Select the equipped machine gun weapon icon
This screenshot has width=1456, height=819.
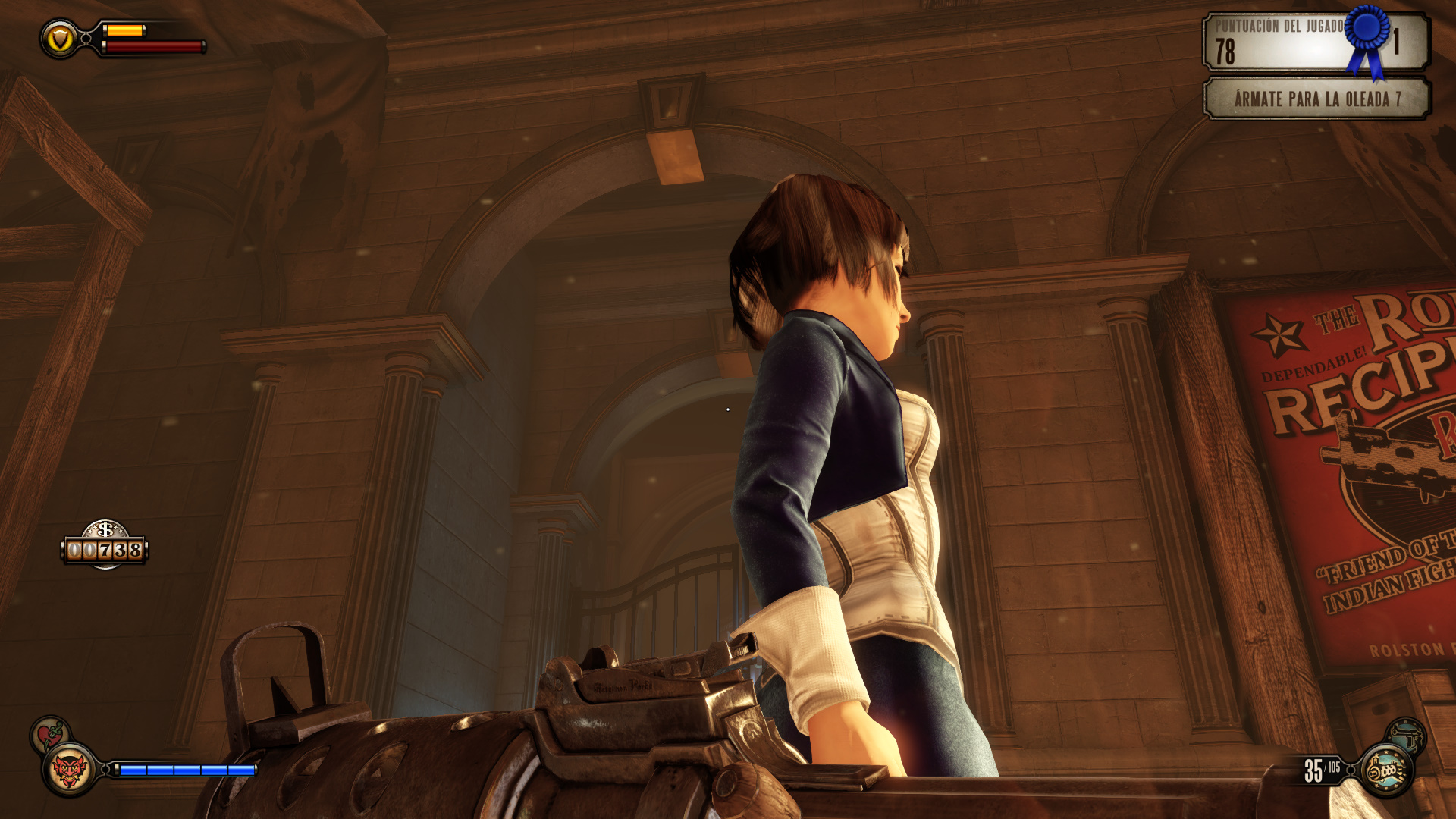click(1386, 770)
